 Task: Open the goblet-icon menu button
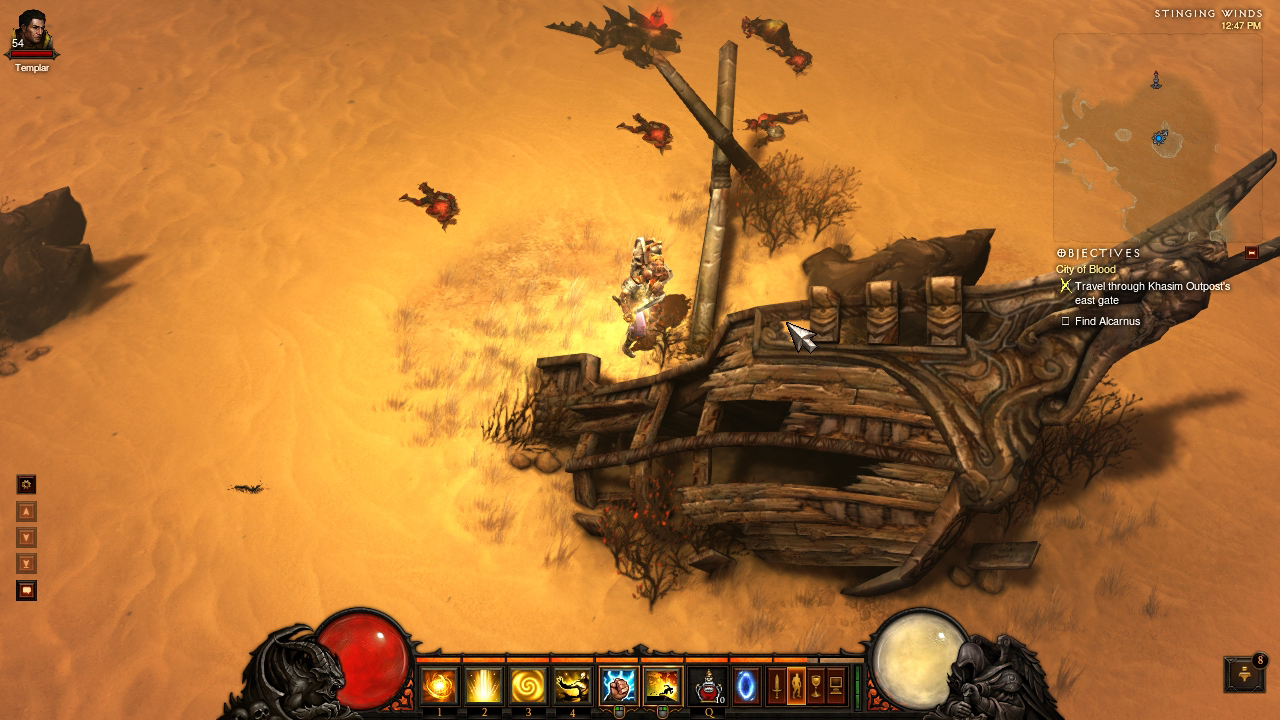[x=816, y=686]
